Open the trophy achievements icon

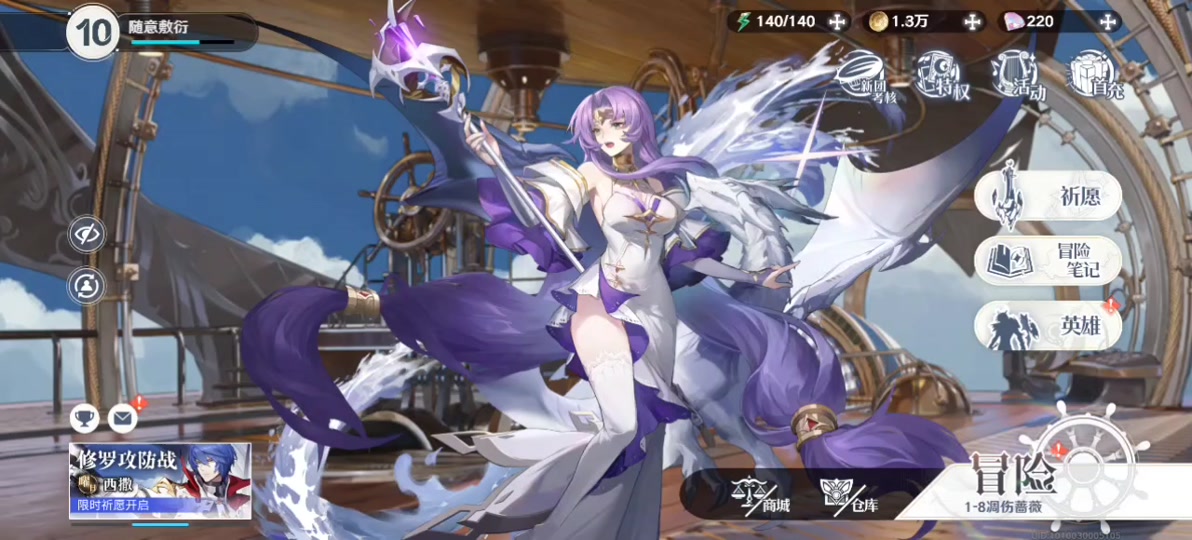85,418
